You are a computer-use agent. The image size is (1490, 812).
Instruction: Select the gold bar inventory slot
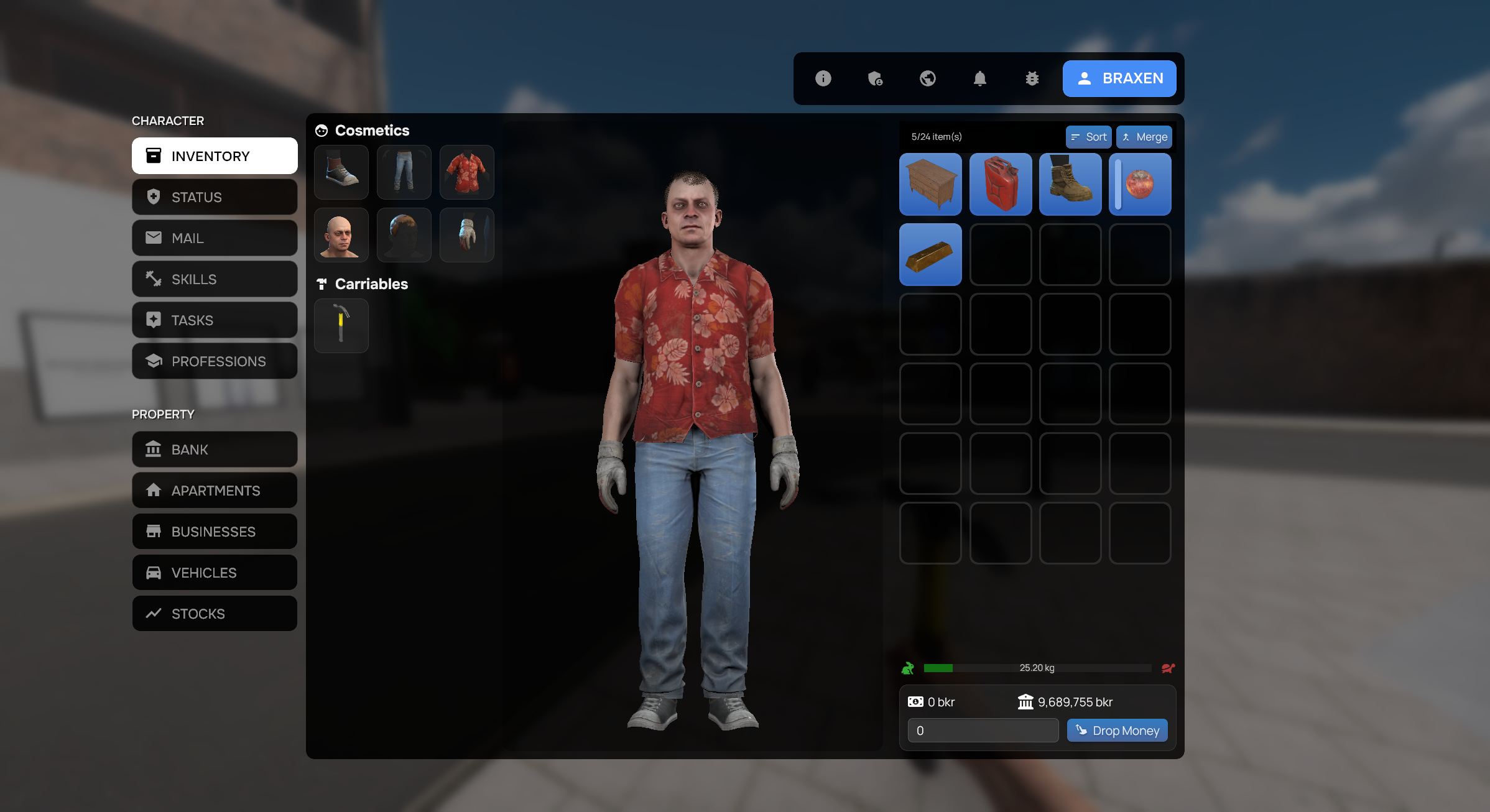(930, 254)
